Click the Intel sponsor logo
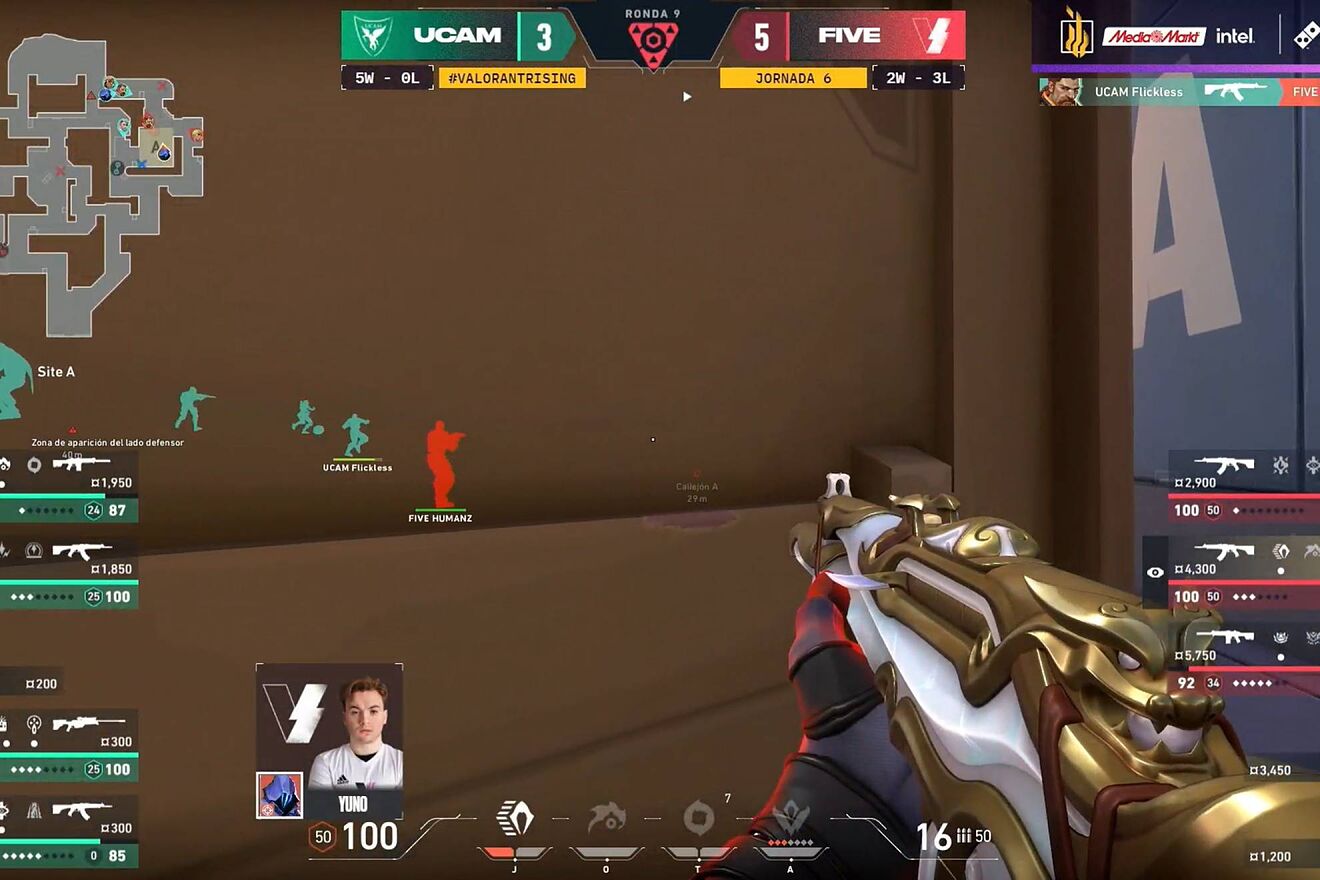Image resolution: width=1320 pixels, height=880 pixels. (1235, 37)
